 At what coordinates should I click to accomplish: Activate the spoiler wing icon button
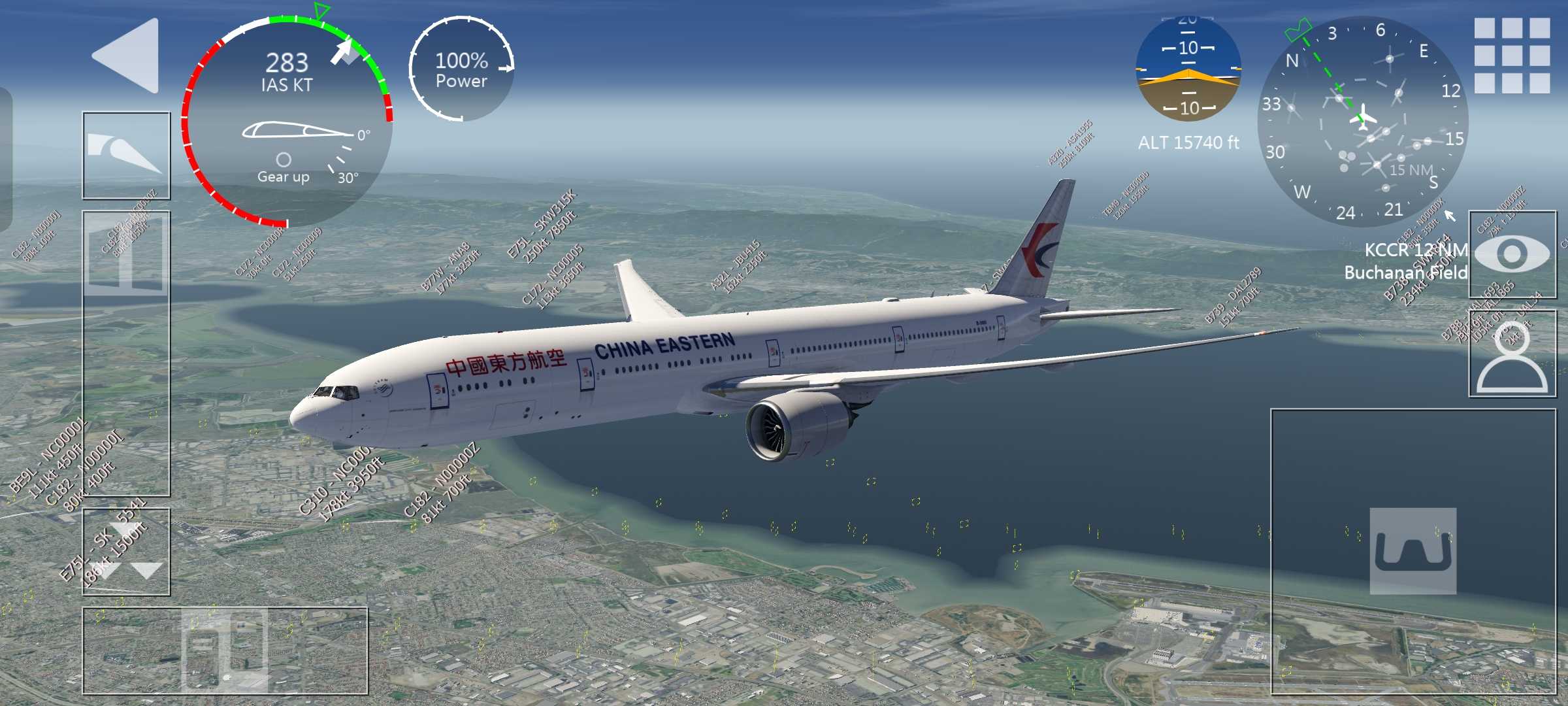[126, 155]
